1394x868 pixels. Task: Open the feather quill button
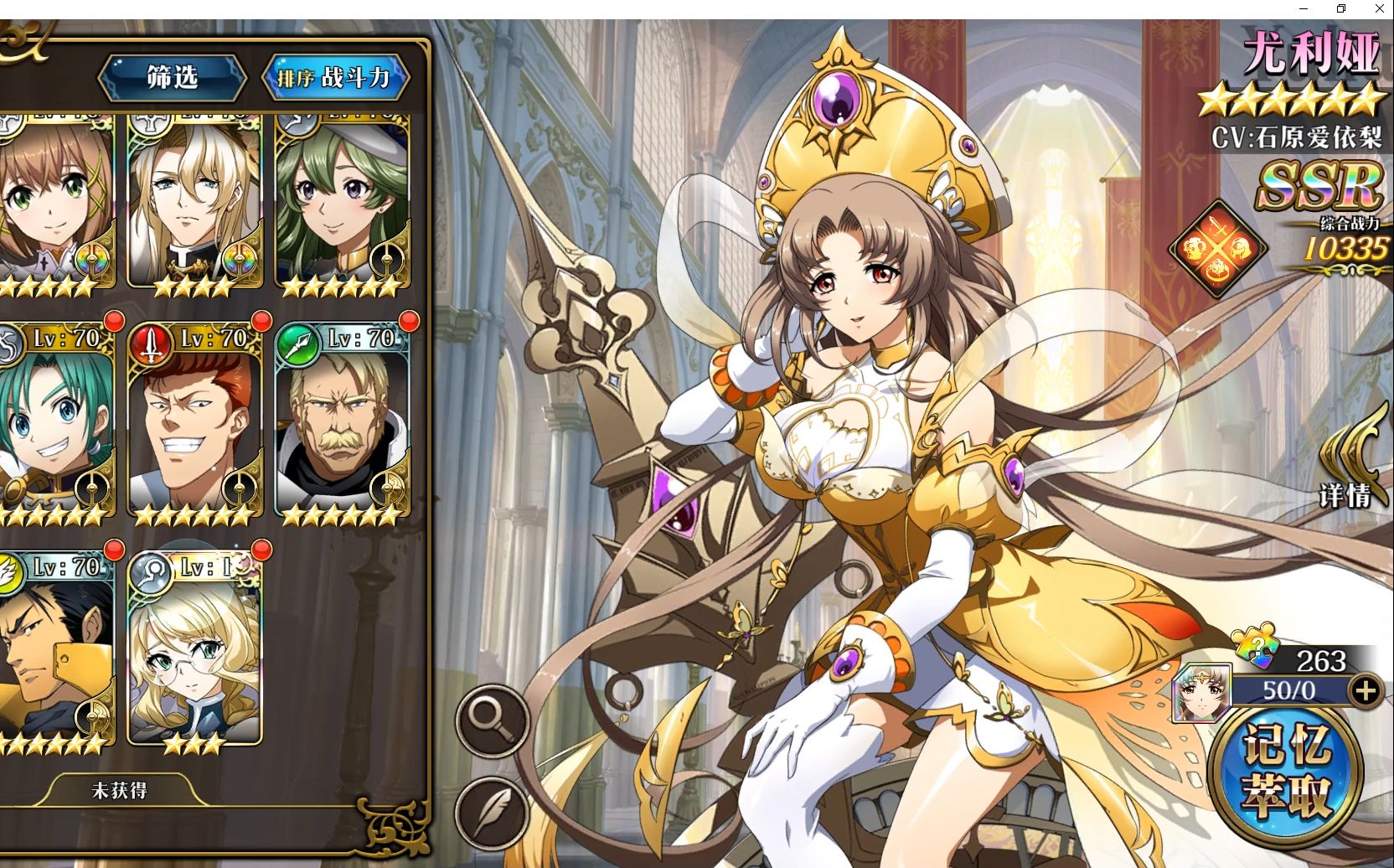tap(492, 811)
